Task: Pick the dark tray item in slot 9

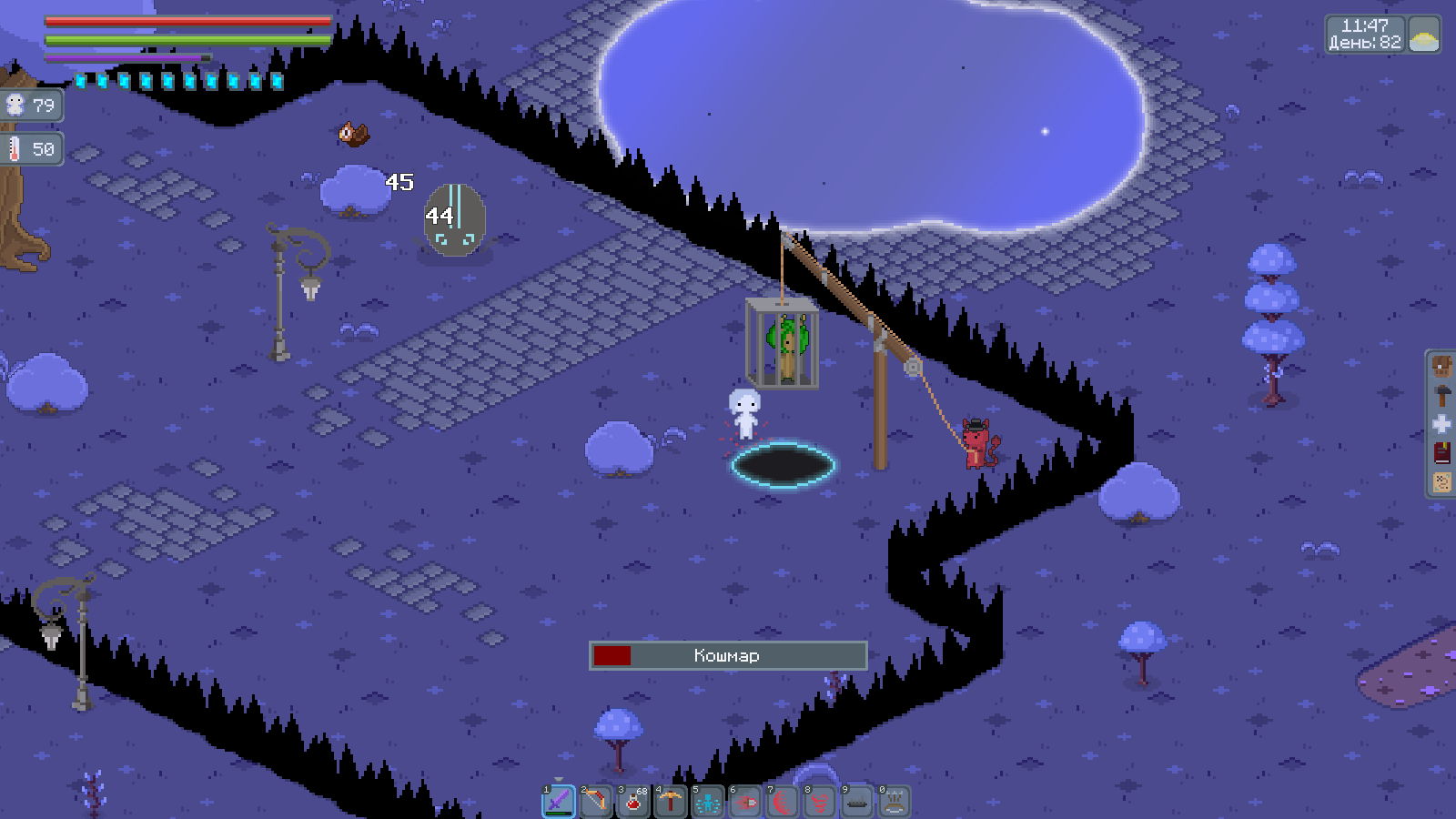Action: point(857,802)
